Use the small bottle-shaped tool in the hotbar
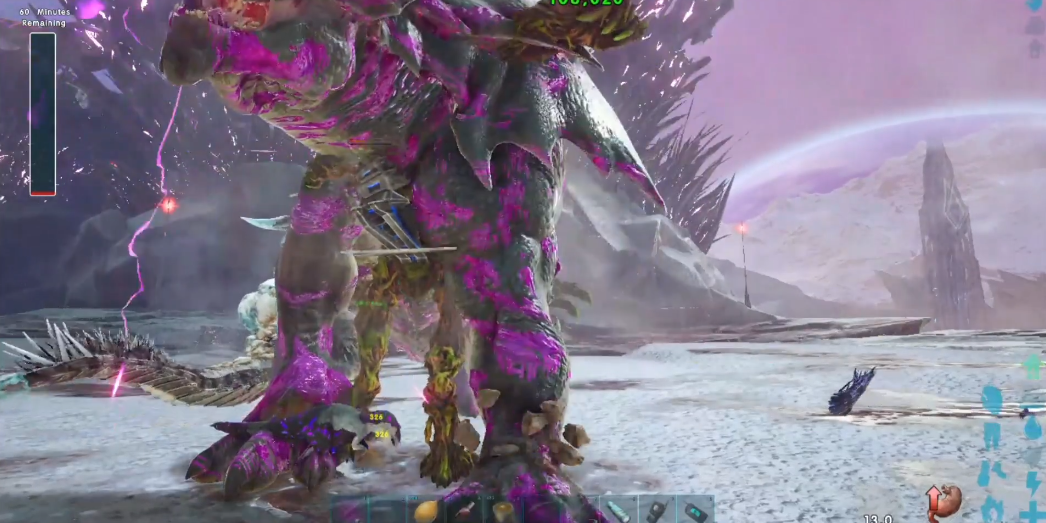This screenshot has width=1046, height=523. coord(465,511)
